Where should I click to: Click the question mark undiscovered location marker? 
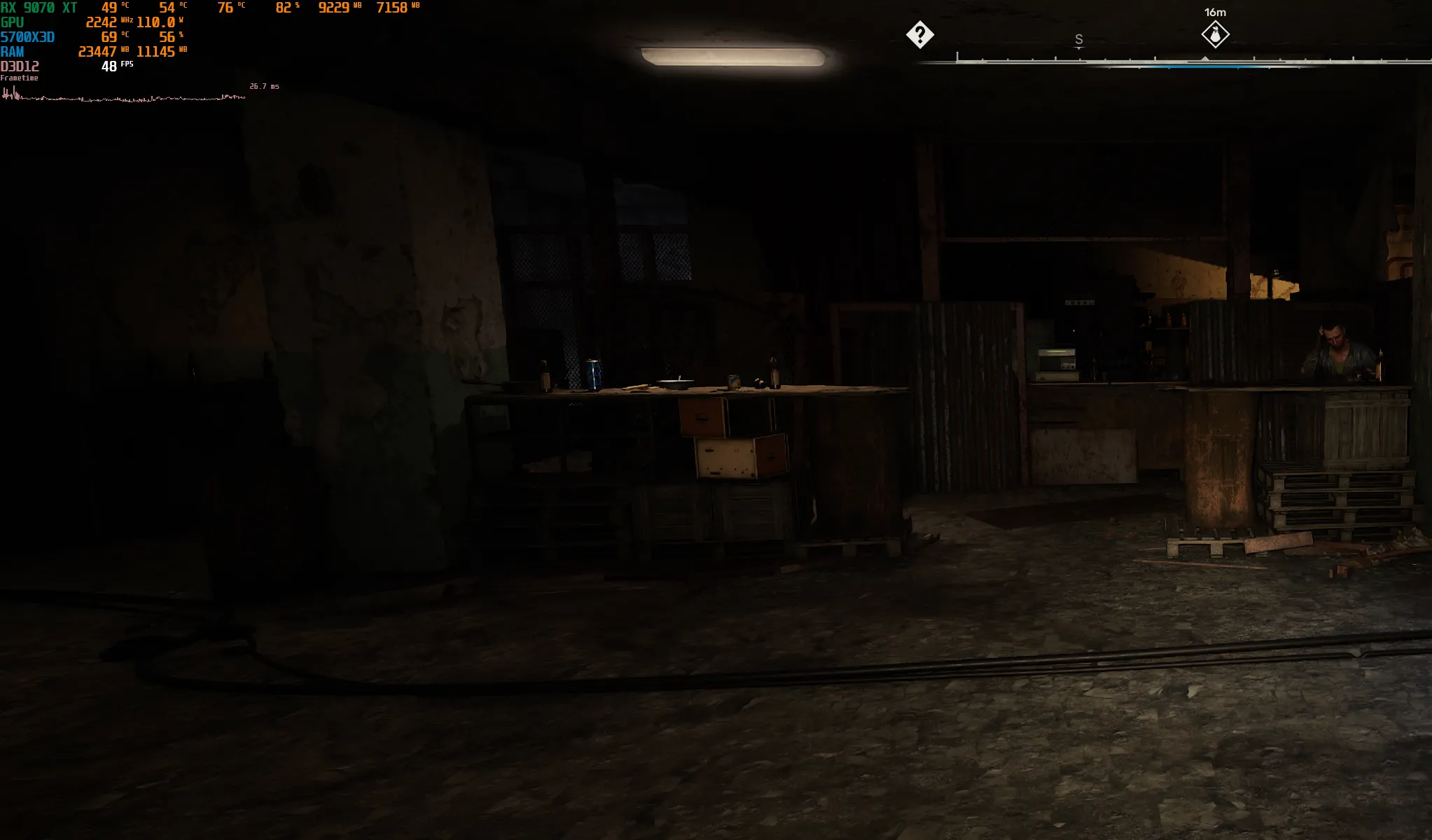[x=920, y=34]
